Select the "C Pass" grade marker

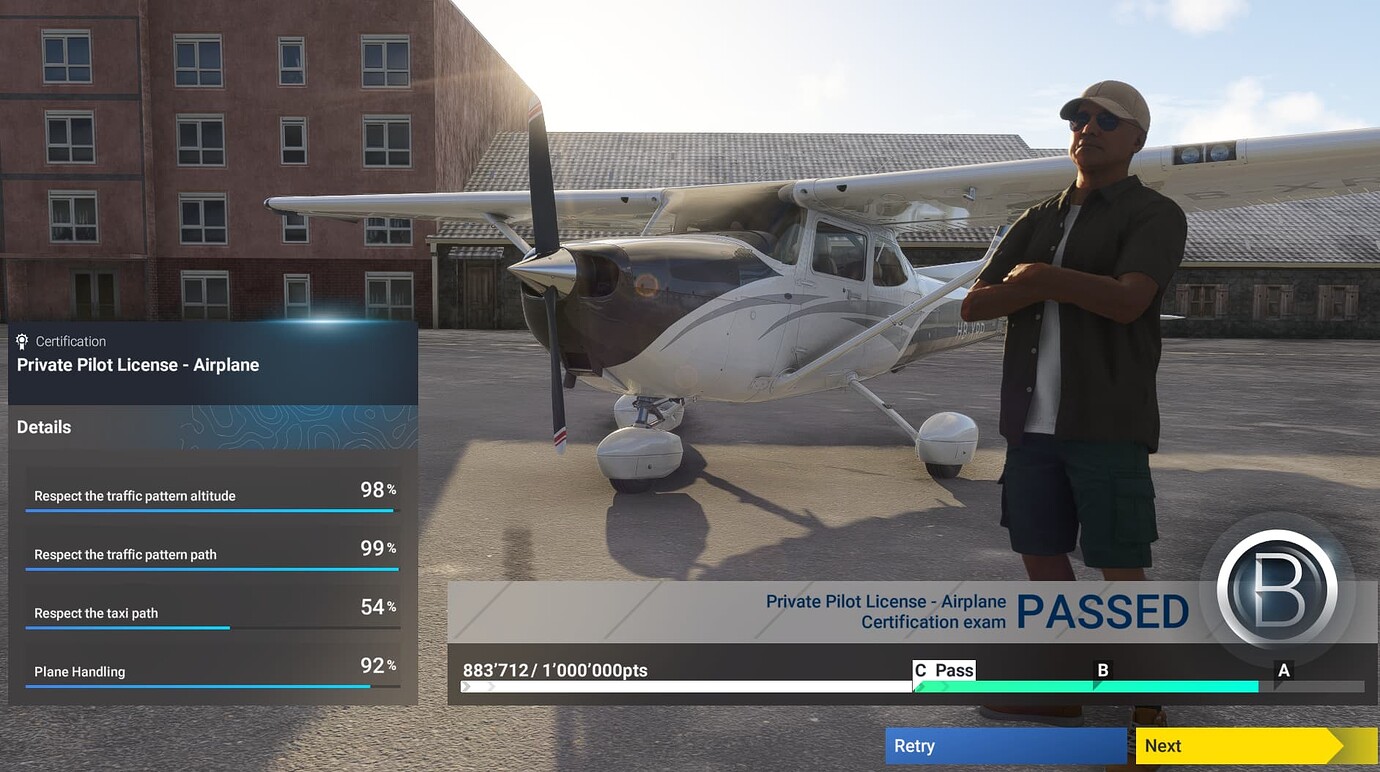(x=944, y=670)
